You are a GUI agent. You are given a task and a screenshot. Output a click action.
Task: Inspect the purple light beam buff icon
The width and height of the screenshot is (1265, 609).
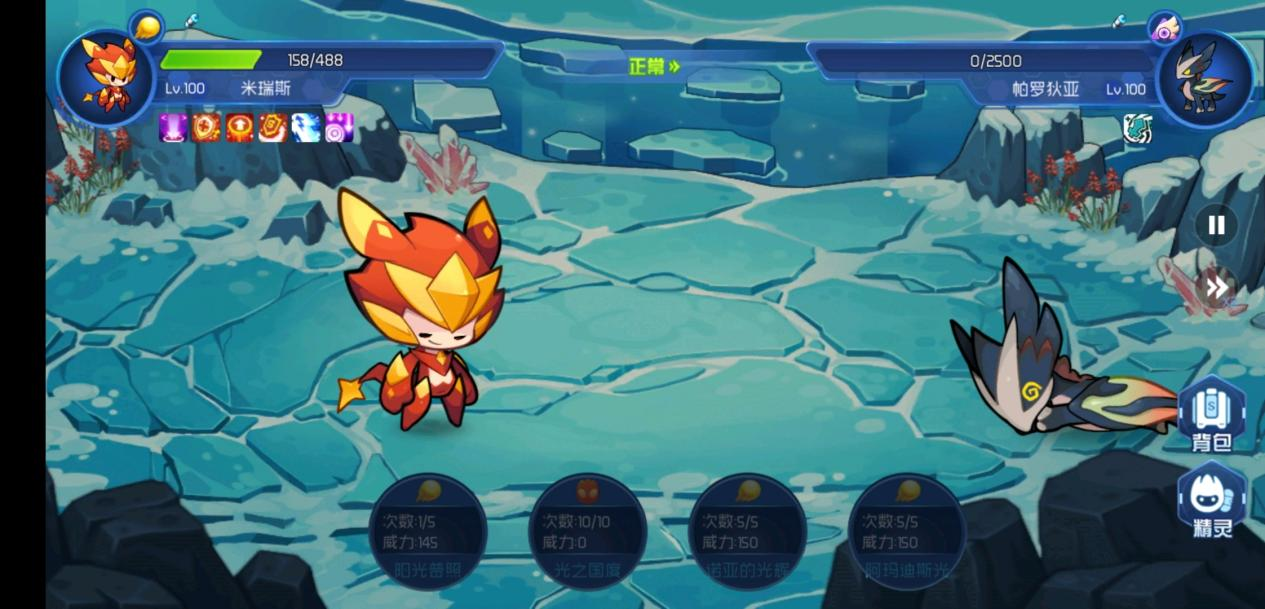pos(173,128)
